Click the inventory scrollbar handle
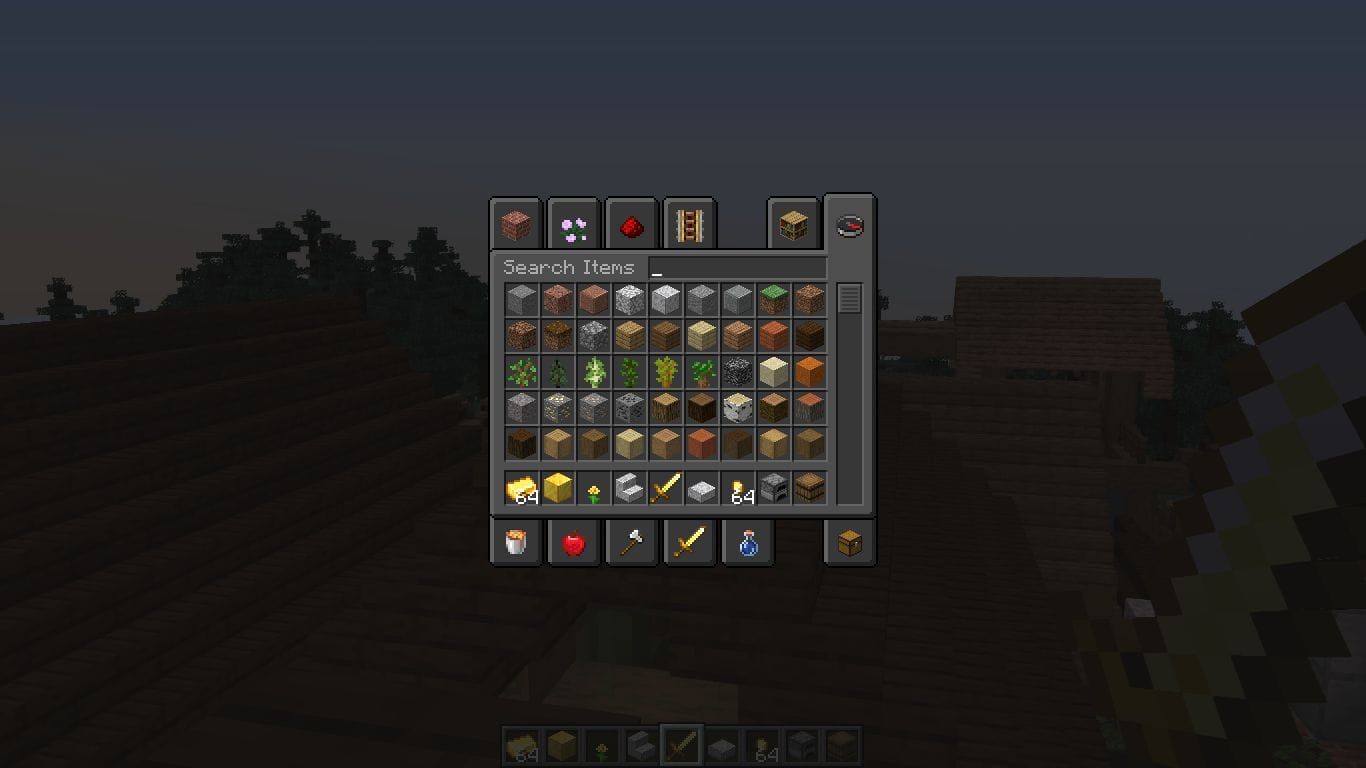This screenshot has width=1366, height=768. click(x=848, y=295)
